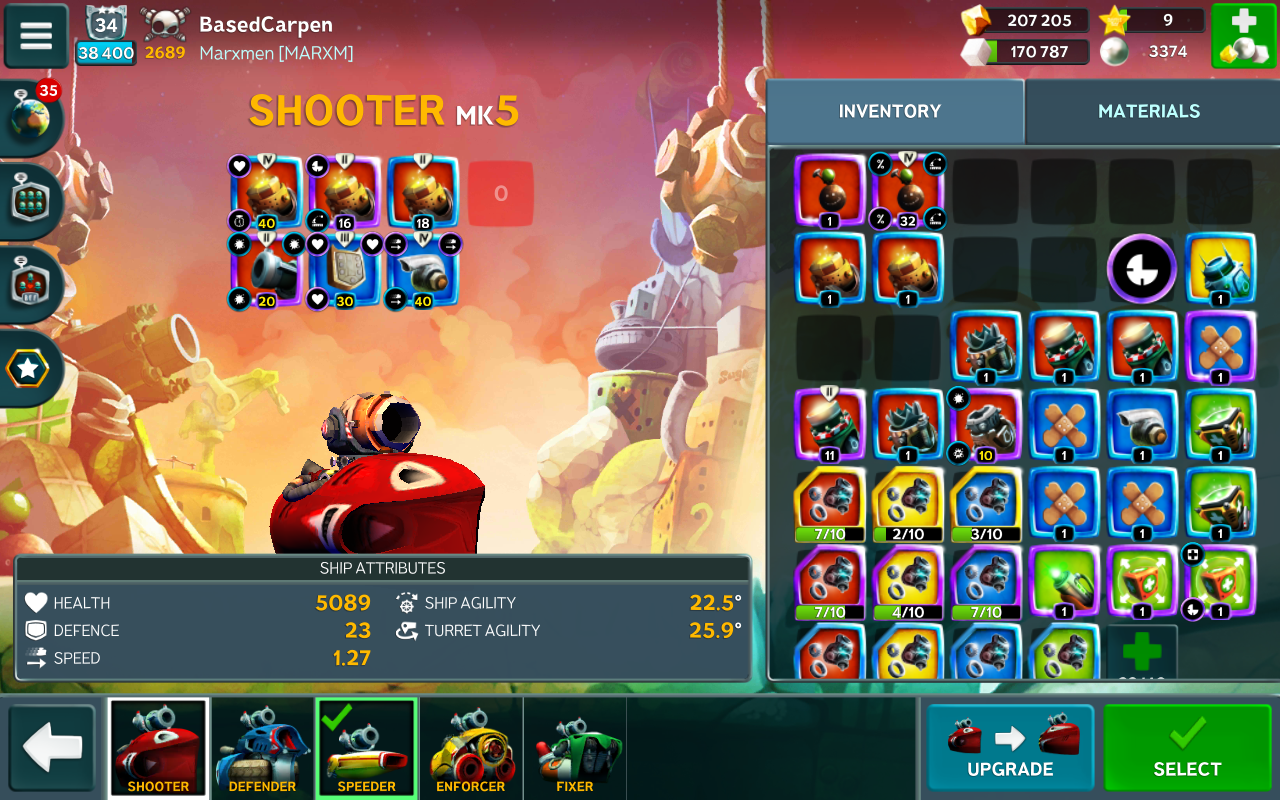
Task: Add inventory slots with green plus tile
Action: [1141, 652]
